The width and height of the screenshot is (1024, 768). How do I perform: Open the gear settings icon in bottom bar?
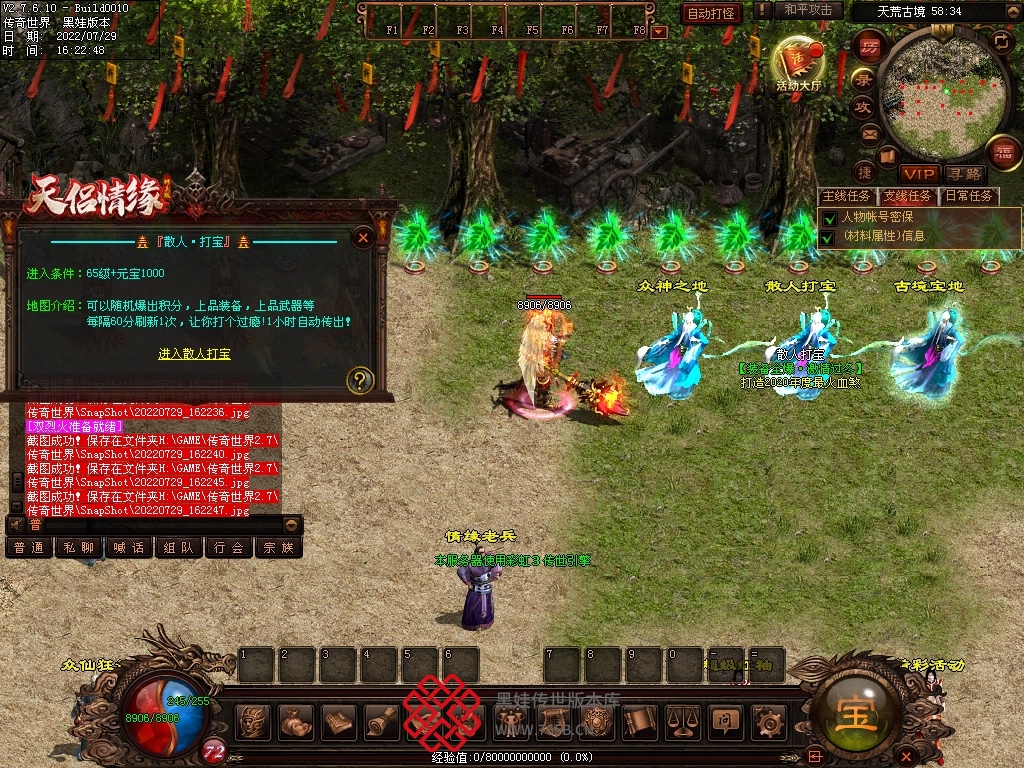tap(768, 721)
